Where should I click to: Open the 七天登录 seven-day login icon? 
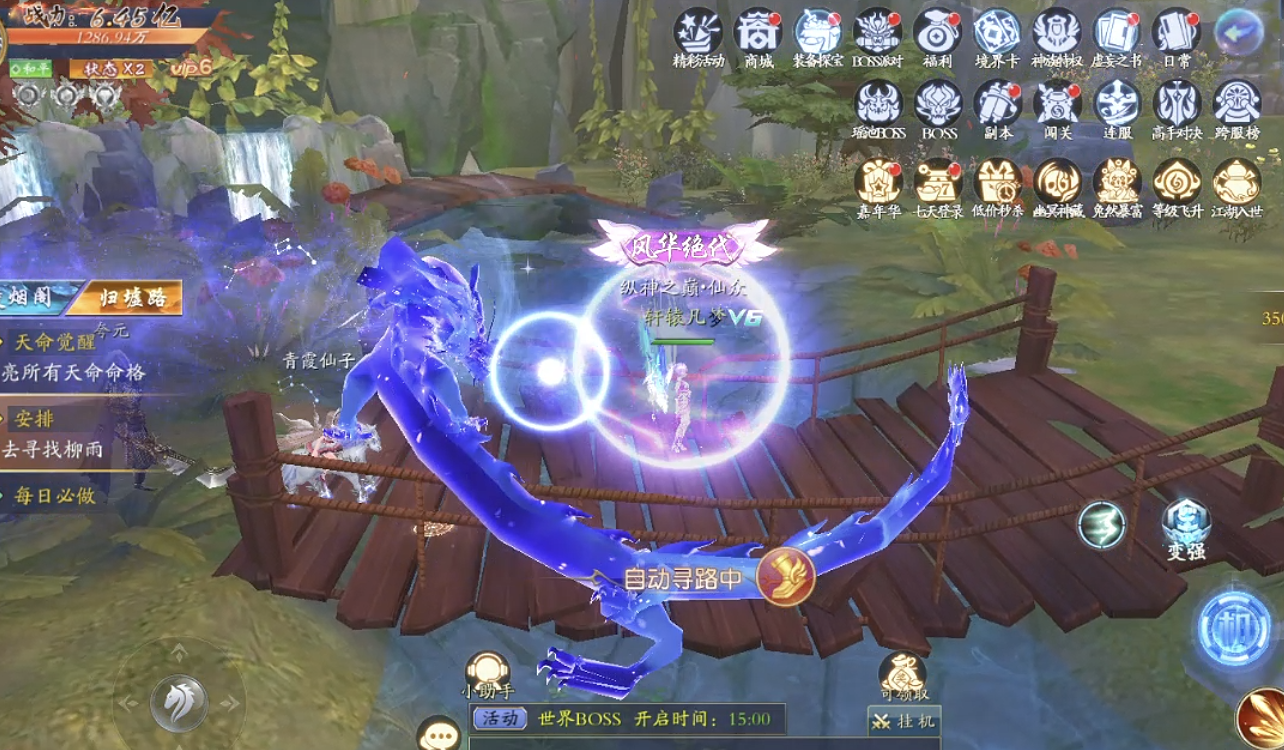(x=938, y=182)
